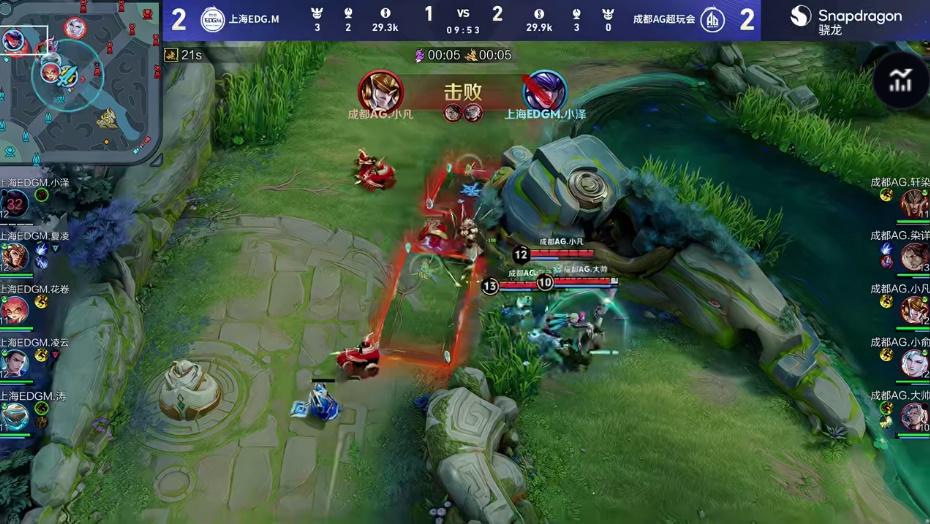Click the 成都AG超玩会 team logo
Image resolution: width=930 pixels, height=524 pixels.
pyautogui.click(x=712, y=19)
